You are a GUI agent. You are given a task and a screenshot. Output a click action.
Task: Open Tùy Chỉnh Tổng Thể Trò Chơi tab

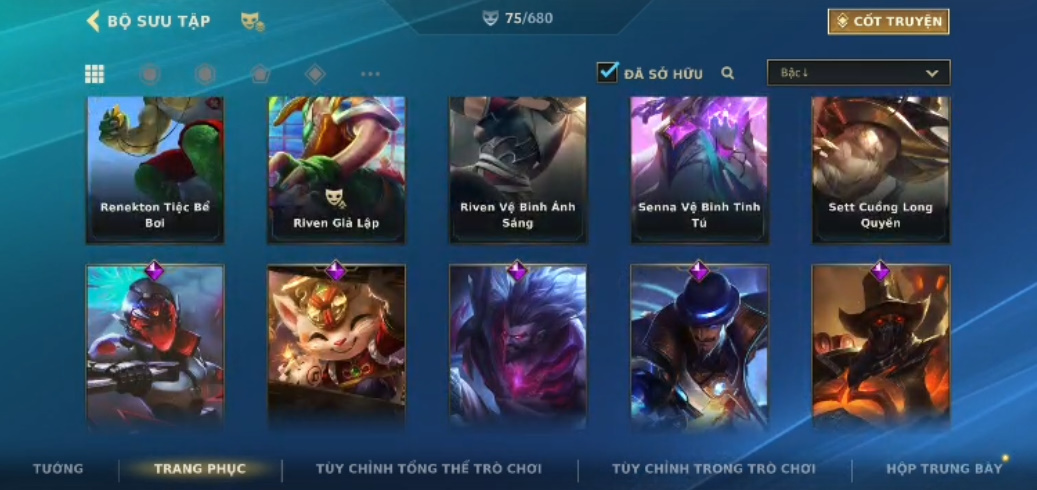pos(429,468)
